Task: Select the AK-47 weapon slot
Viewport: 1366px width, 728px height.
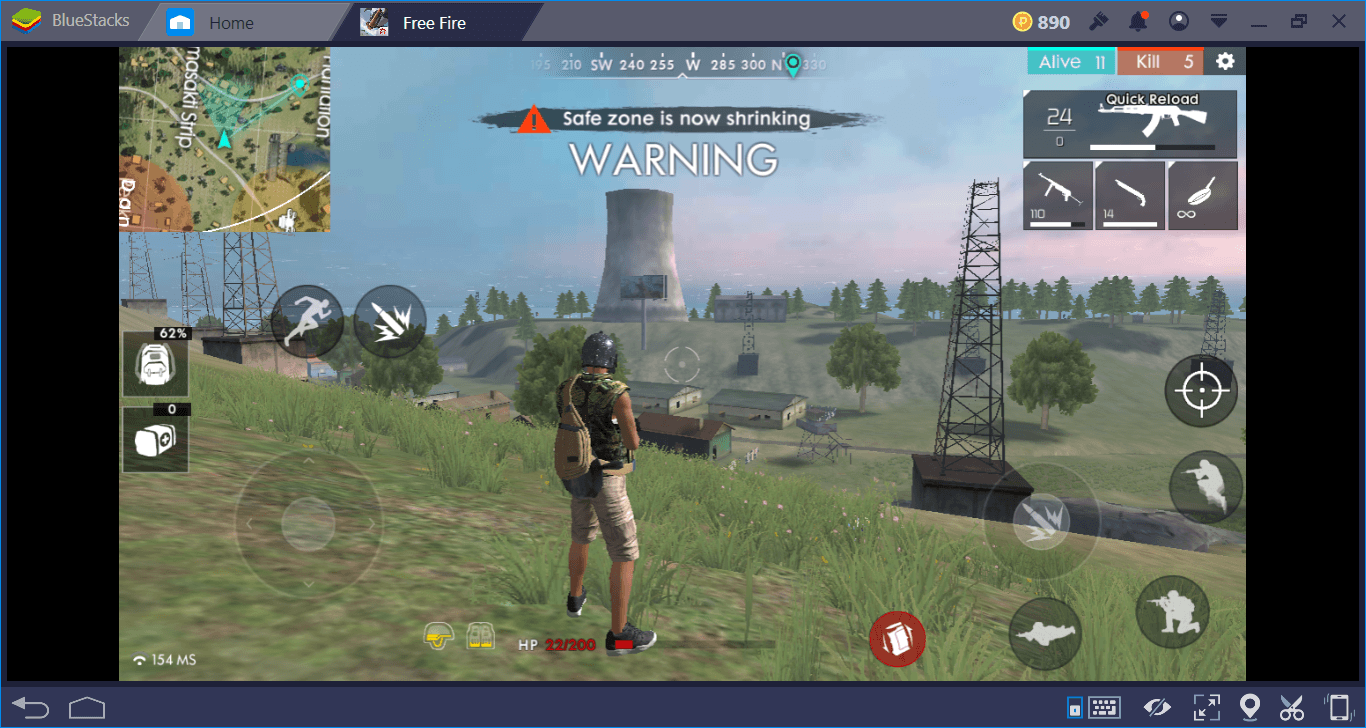Action: (x=1130, y=124)
